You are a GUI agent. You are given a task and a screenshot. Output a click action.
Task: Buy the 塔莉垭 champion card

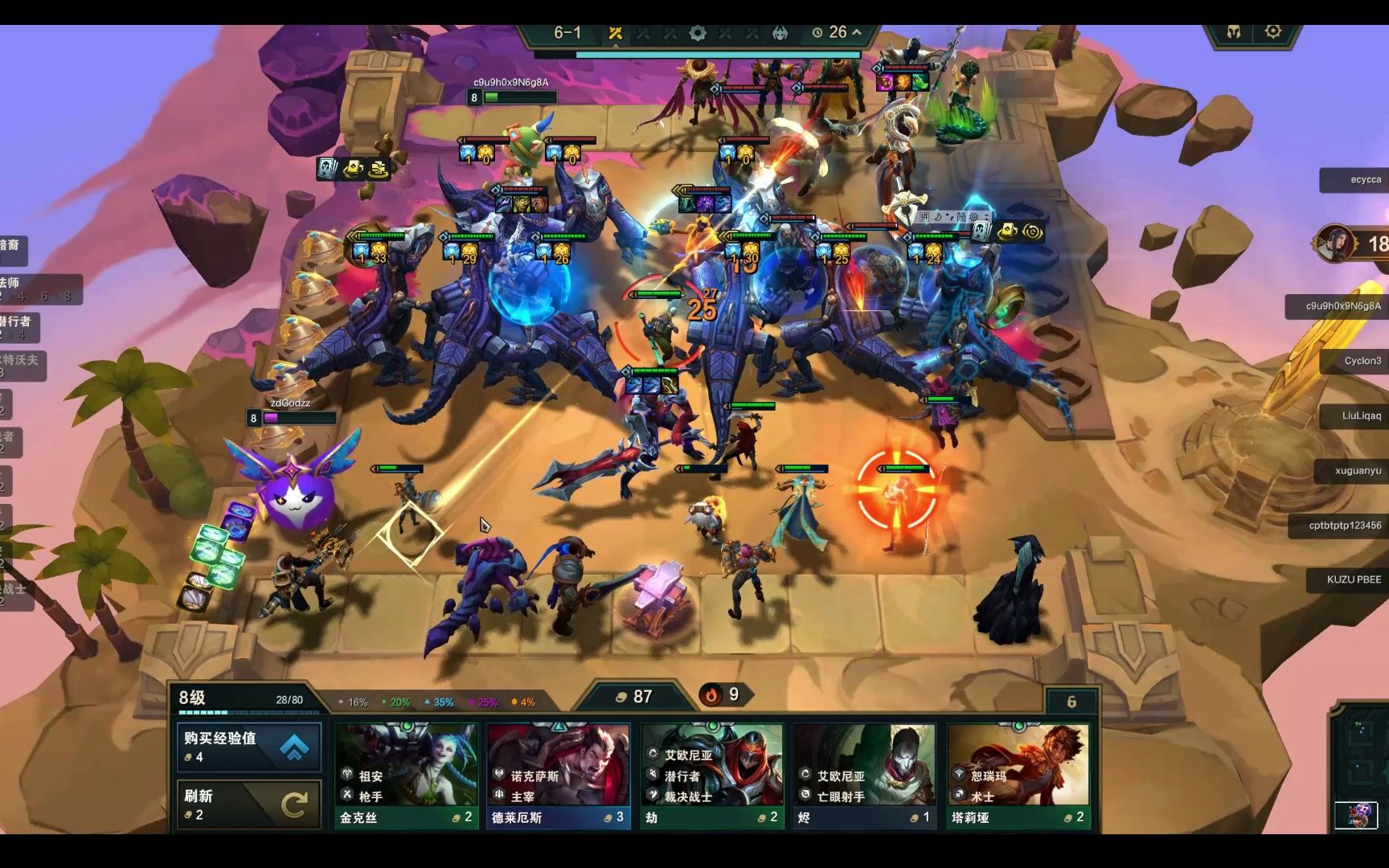click(x=1018, y=775)
